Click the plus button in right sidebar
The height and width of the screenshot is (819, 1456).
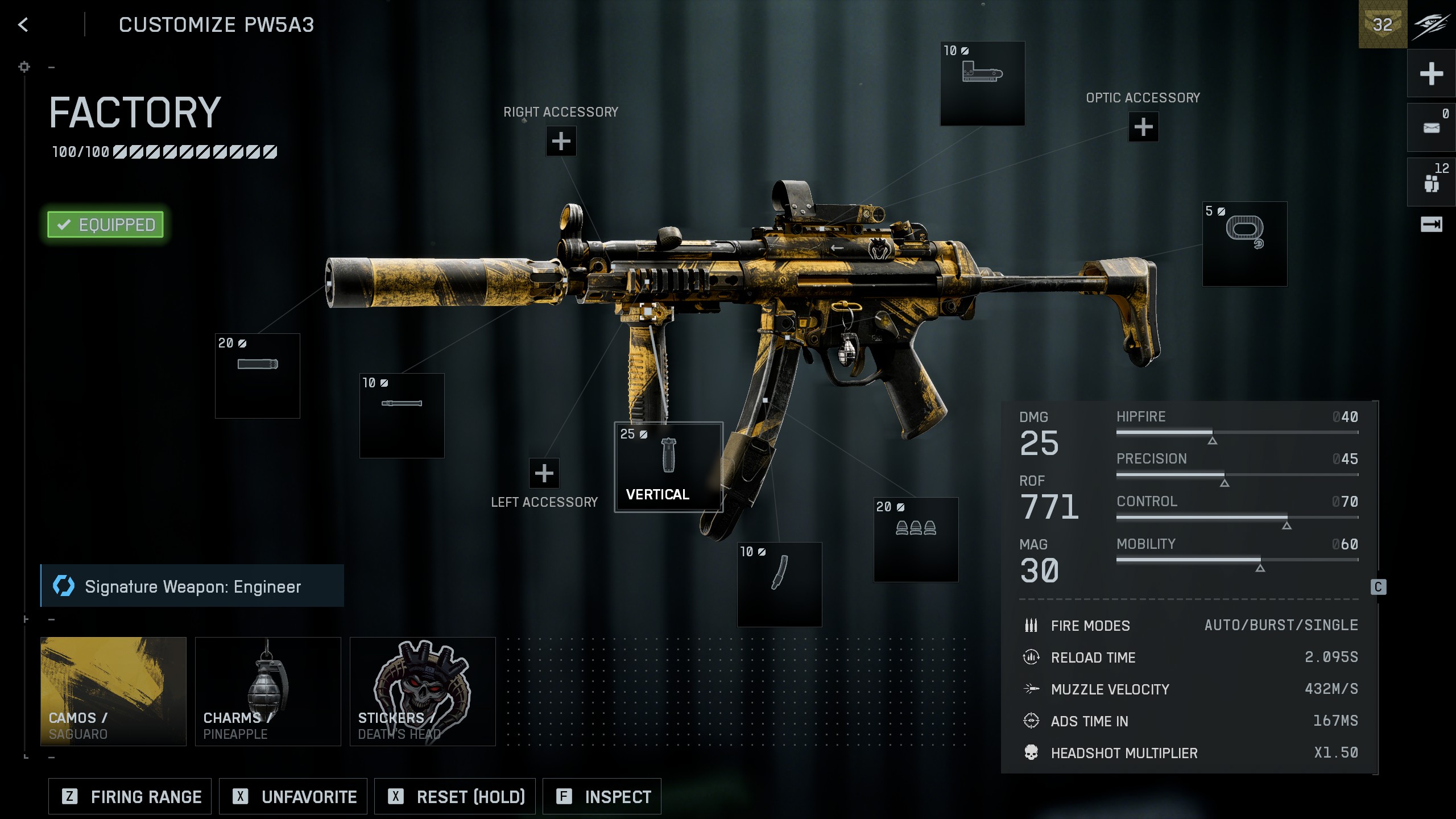point(1431,73)
